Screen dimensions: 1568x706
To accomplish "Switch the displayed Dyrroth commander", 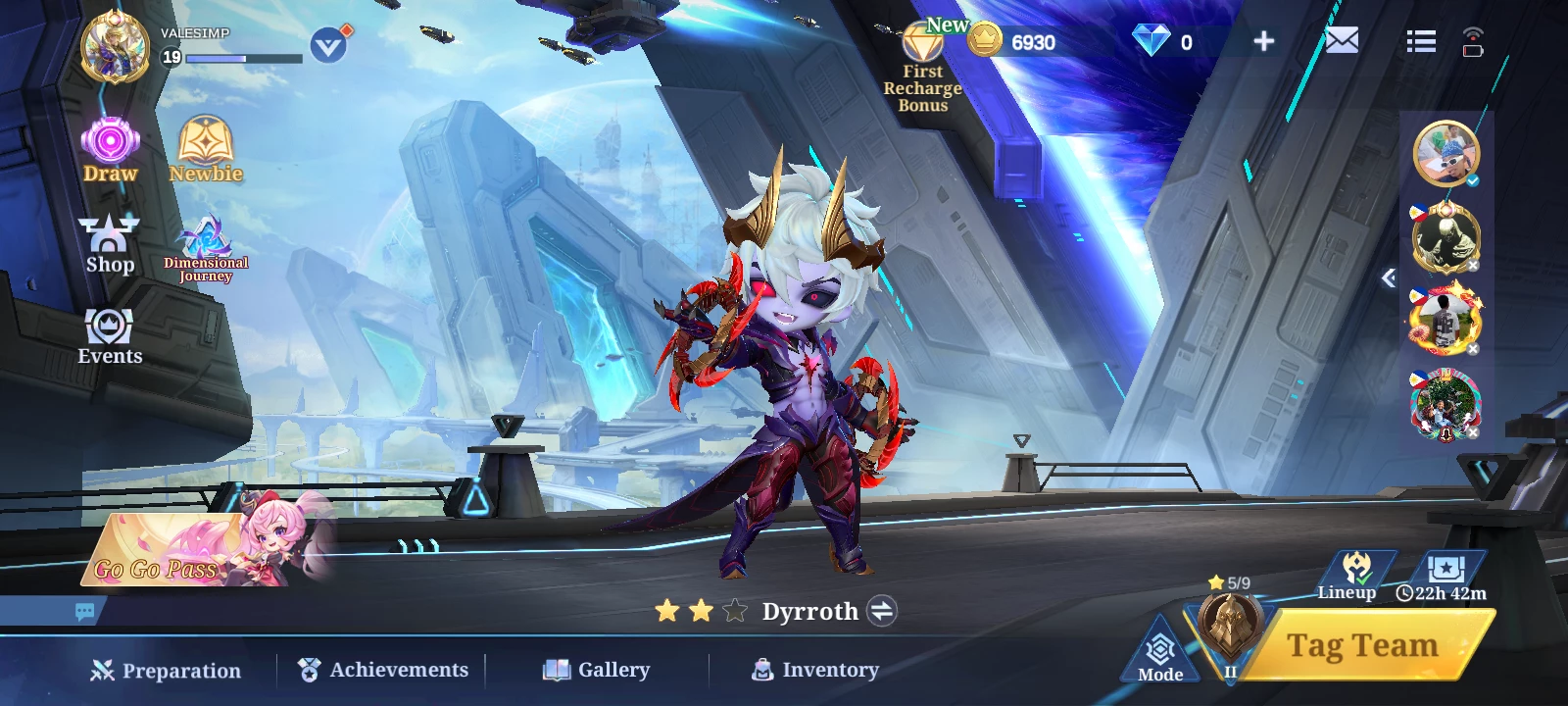I will coord(882,612).
